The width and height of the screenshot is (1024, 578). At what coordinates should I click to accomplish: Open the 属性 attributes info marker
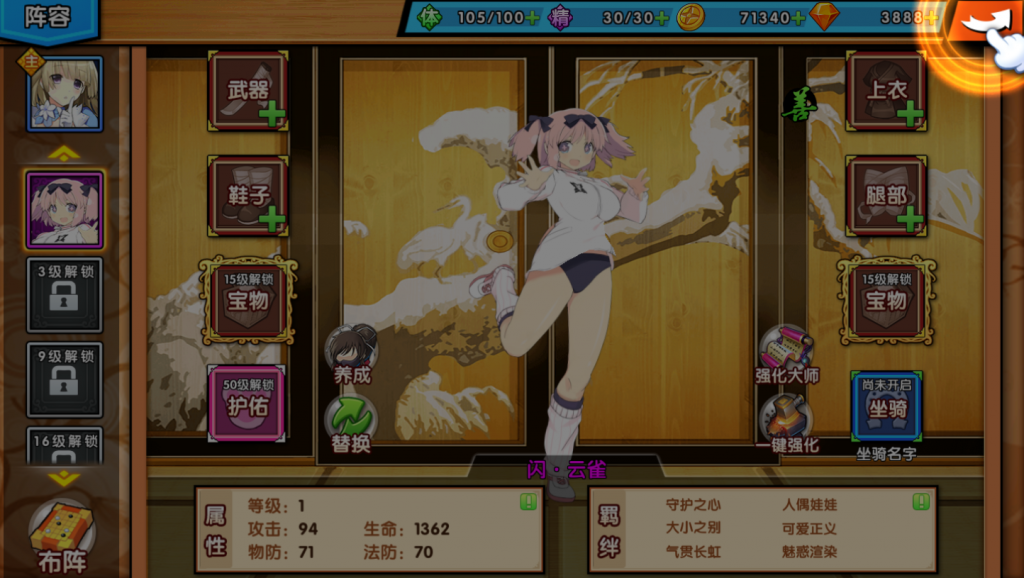(x=528, y=502)
